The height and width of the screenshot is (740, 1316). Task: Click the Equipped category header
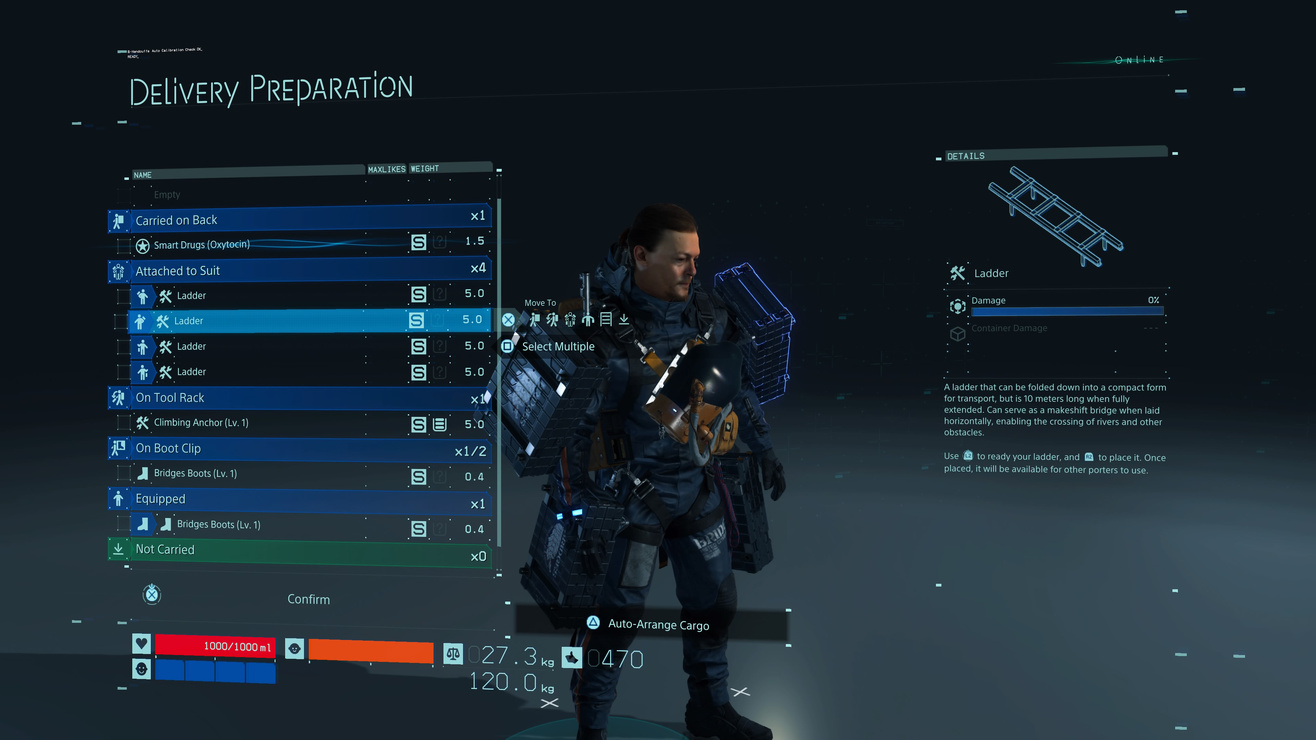(x=300, y=499)
